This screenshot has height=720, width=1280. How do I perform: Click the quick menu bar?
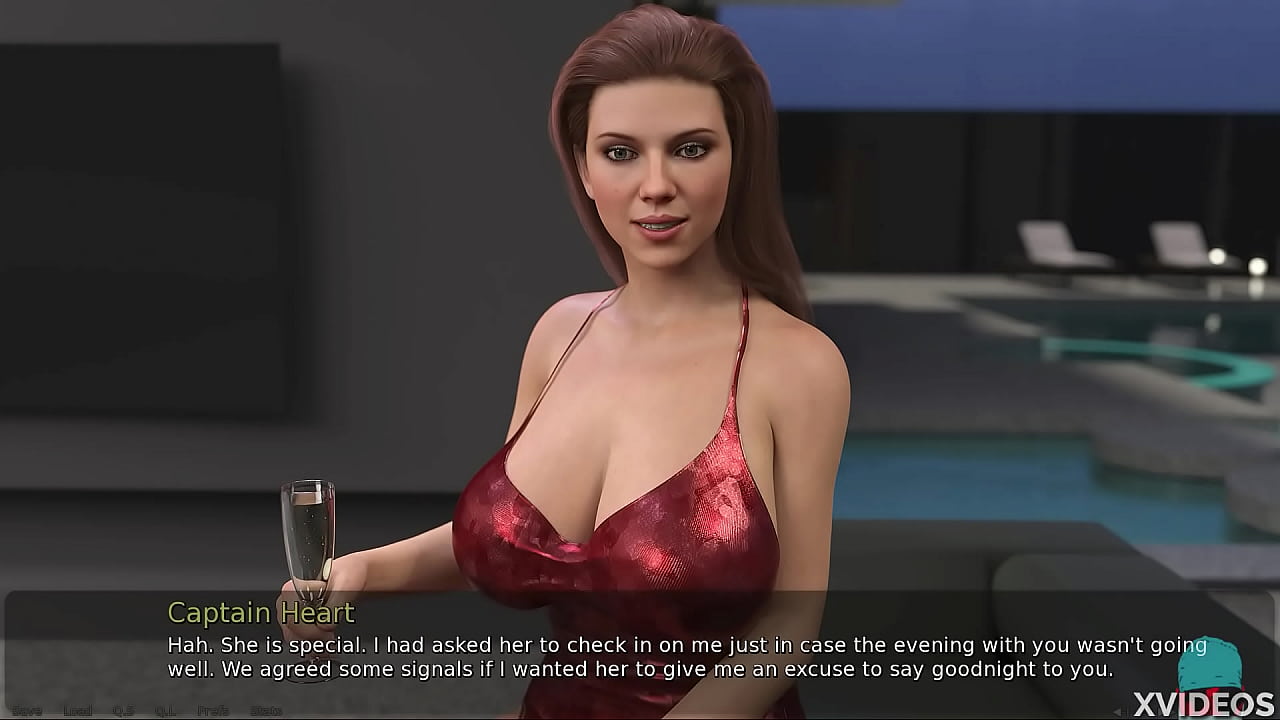pos(145,710)
